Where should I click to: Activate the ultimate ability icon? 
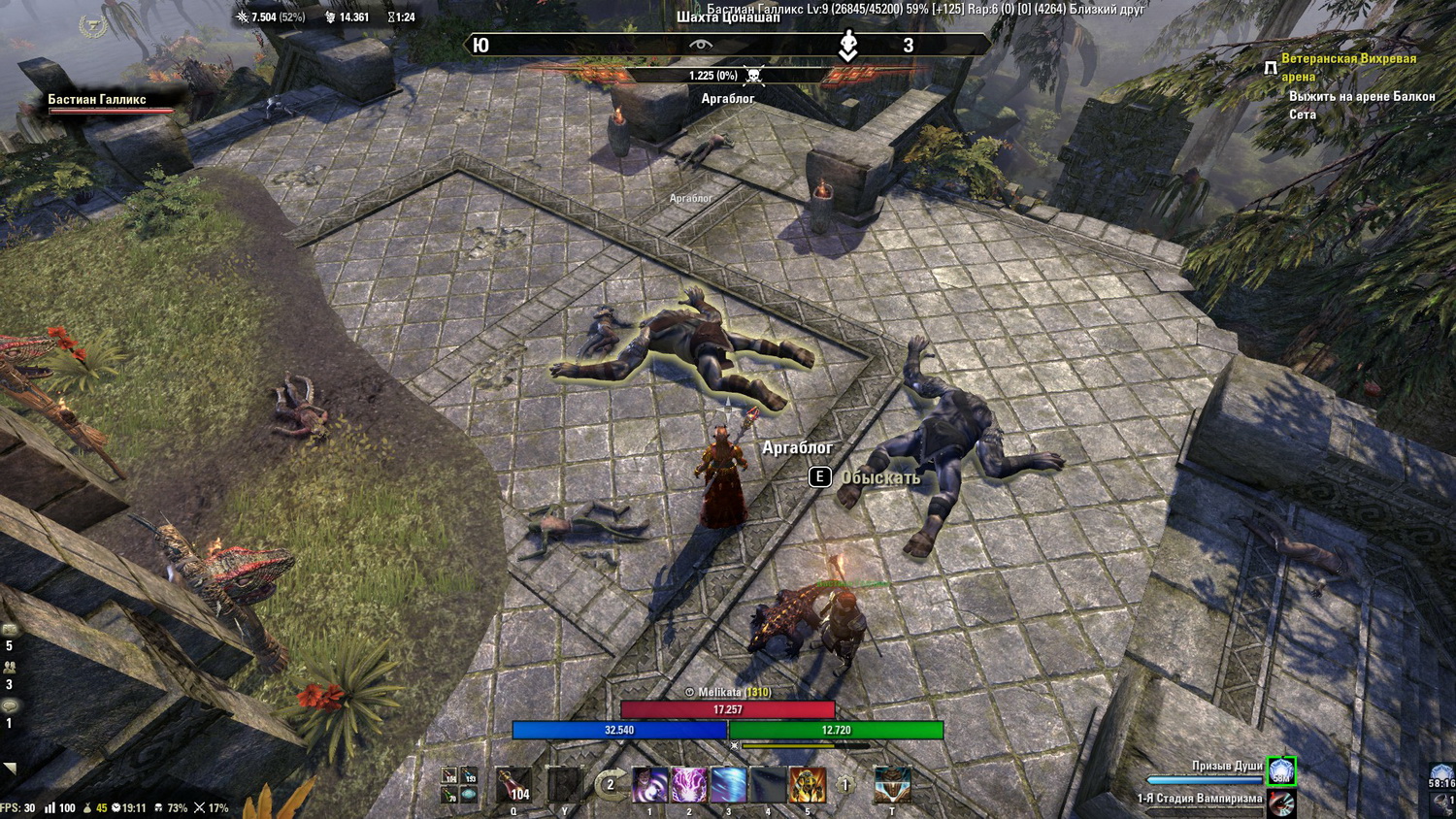[x=892, y=784]
